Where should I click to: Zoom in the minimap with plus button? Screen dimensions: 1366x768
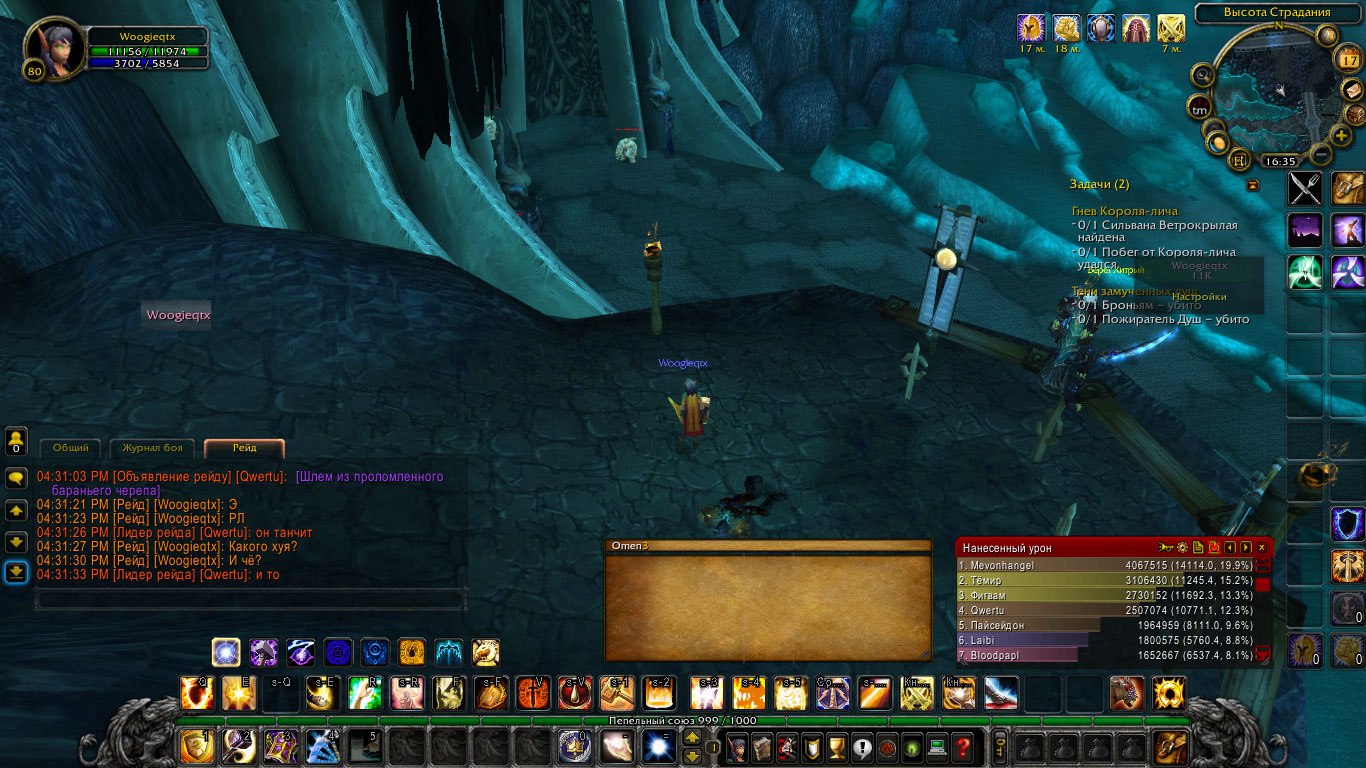pyautogui.click(x=1341, y=135)
